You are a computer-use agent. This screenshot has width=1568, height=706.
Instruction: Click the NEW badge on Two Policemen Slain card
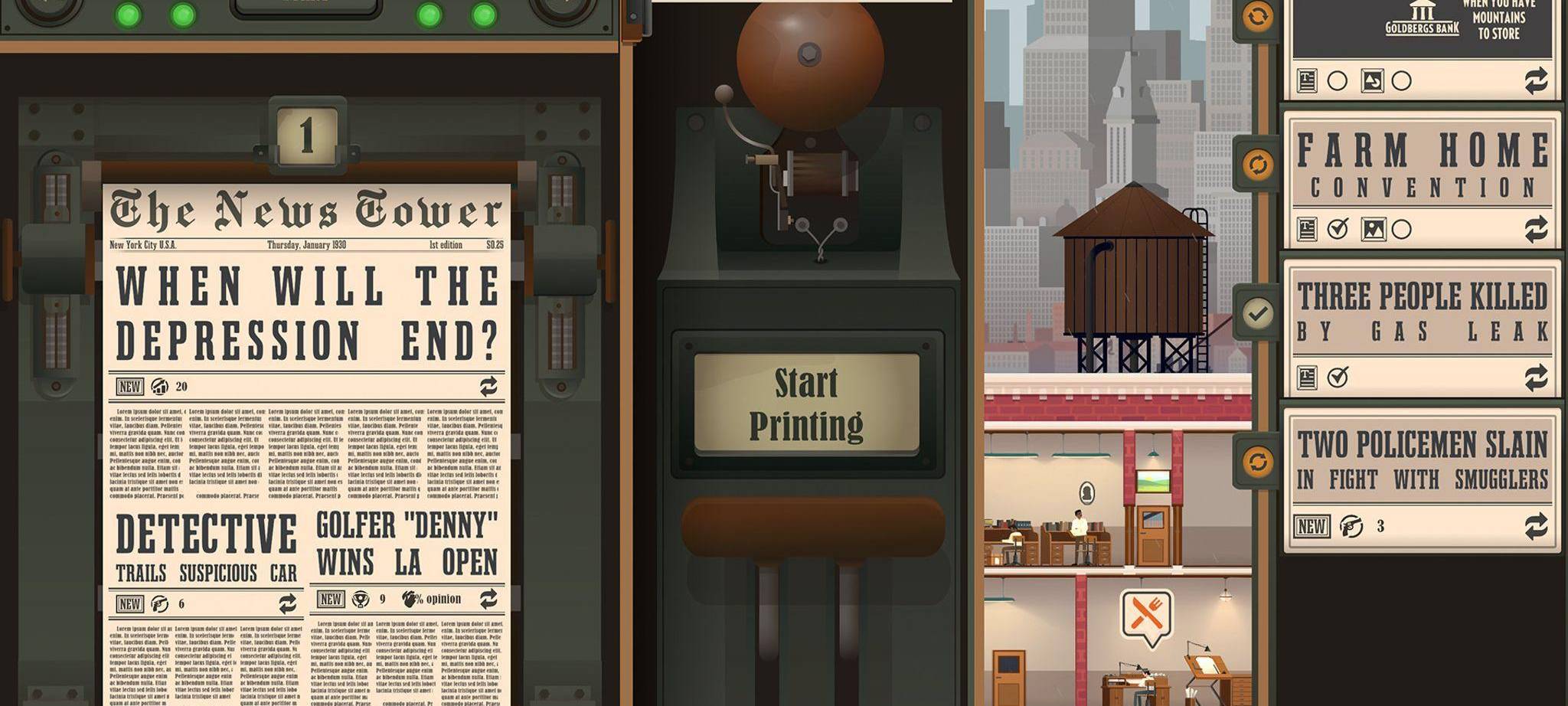(x=1312, y=525)
